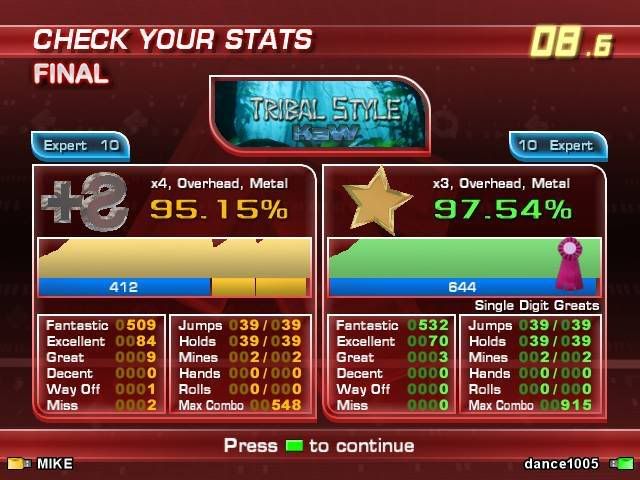Click the "Expert 10" difficulty badge
The width and height of the screenshot is (640, 480).
pos(81,146)
